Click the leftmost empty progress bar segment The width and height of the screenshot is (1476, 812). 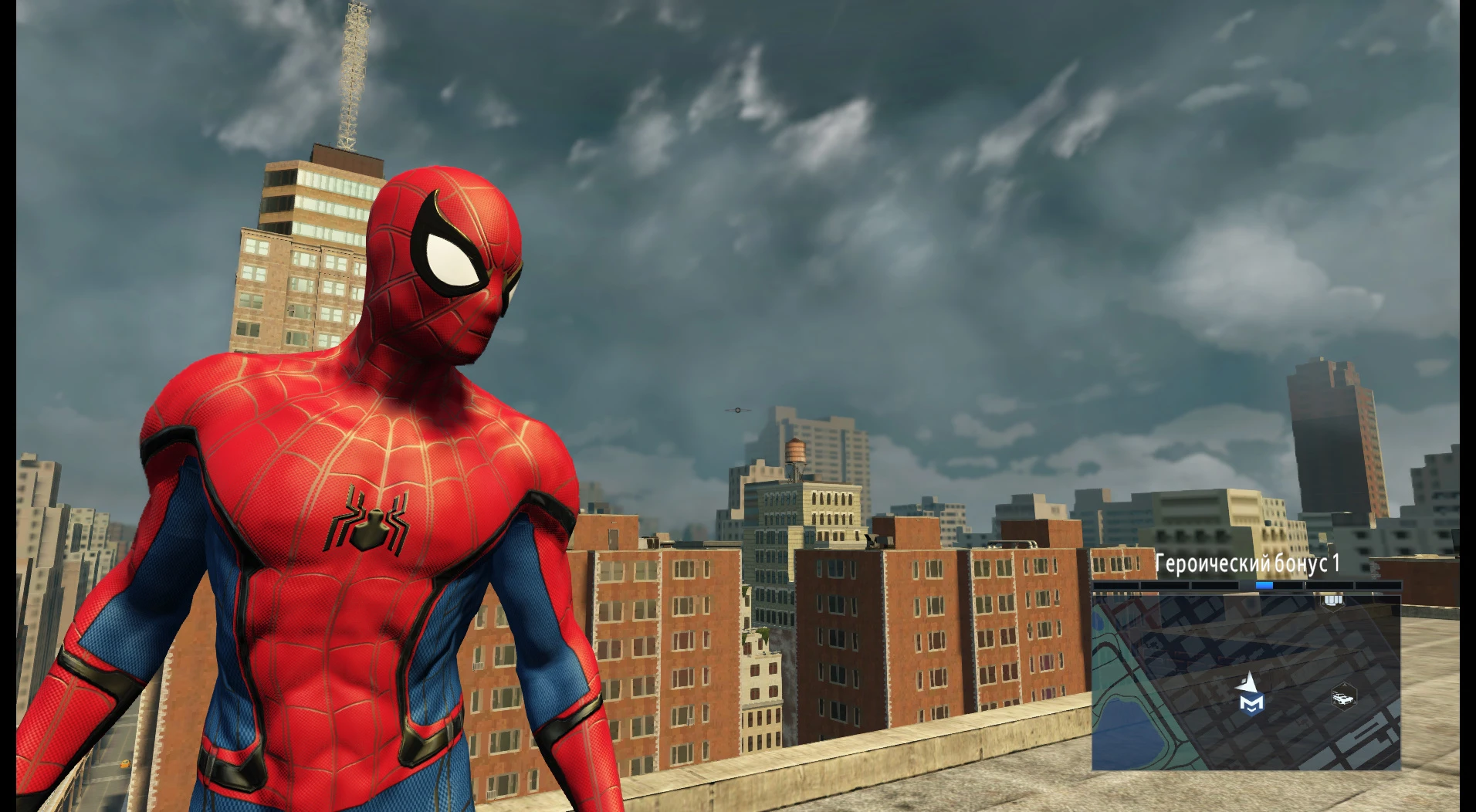[1115, 584]
